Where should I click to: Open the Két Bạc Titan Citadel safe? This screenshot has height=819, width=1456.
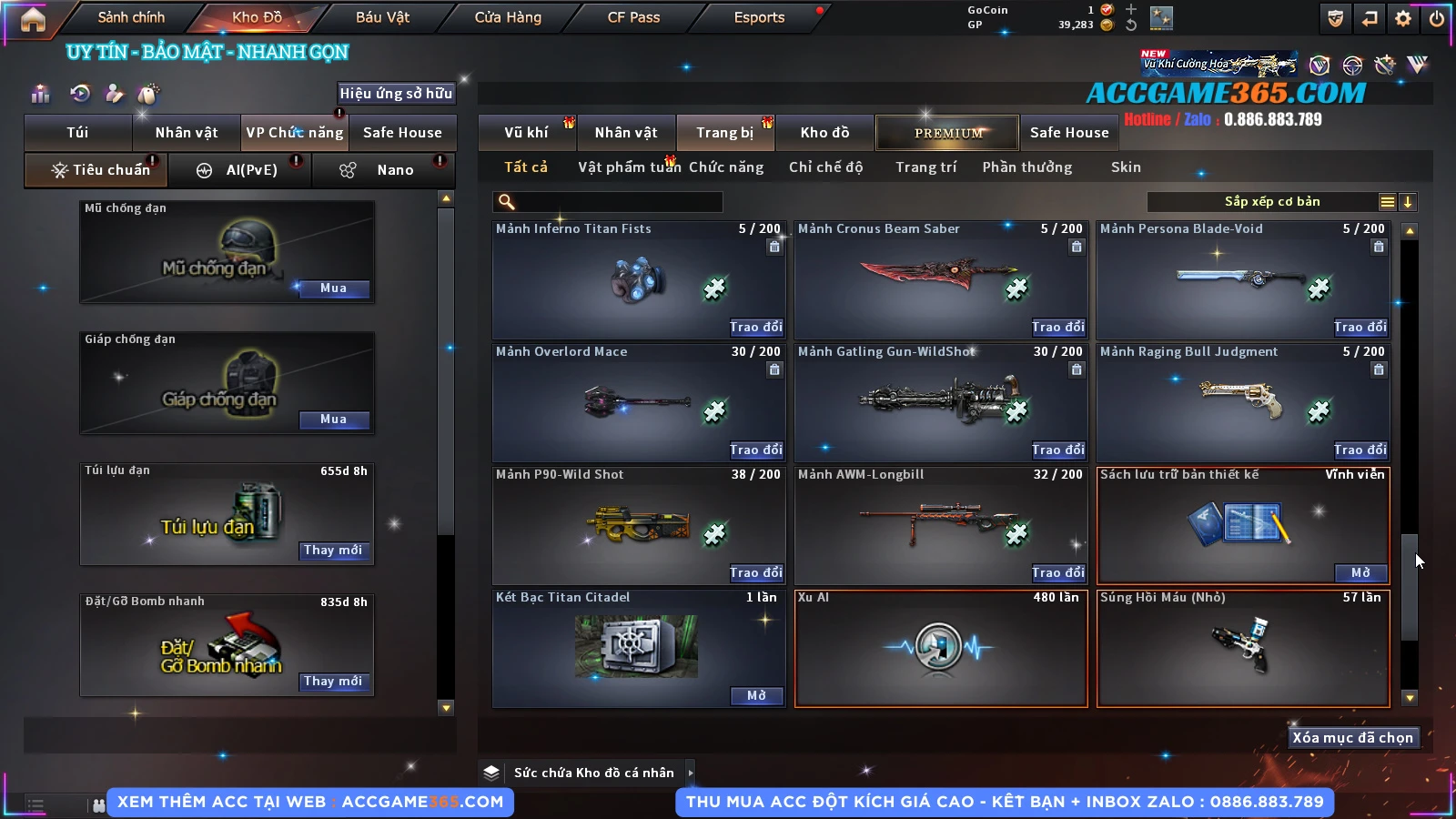[x=755, y=696]
